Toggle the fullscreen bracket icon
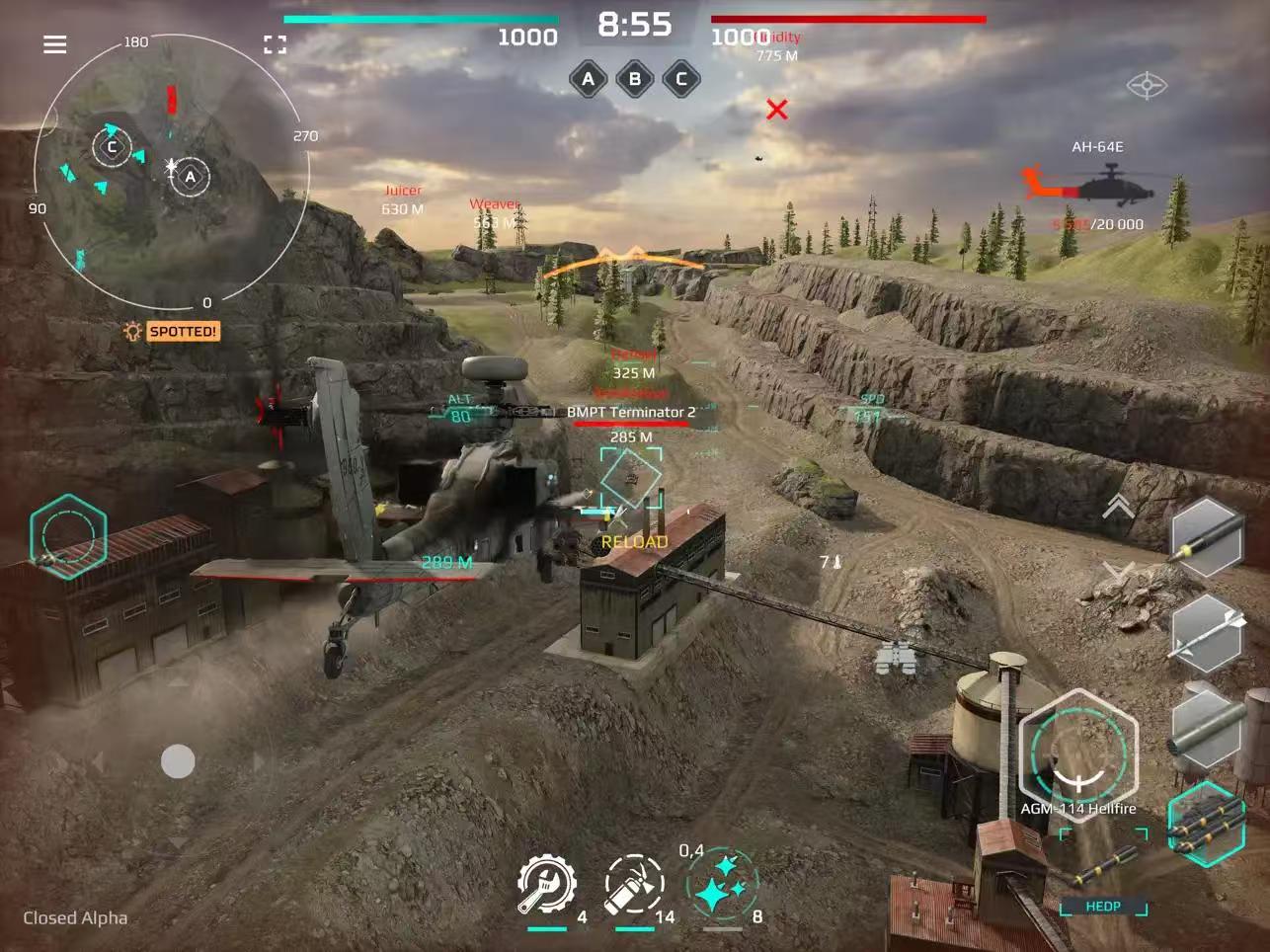The height and width of the screenshot is (952, 1270). click(x=276, y=44)
